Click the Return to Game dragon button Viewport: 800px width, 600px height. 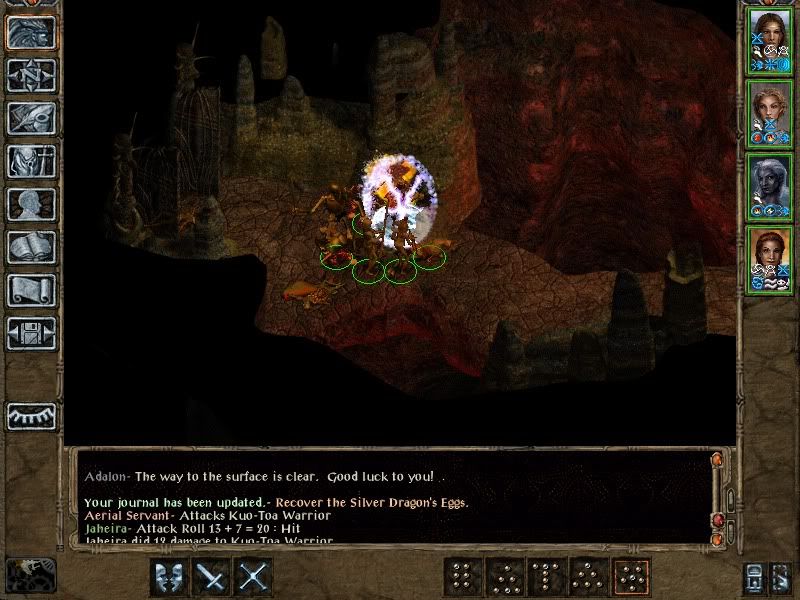[31, 32]
